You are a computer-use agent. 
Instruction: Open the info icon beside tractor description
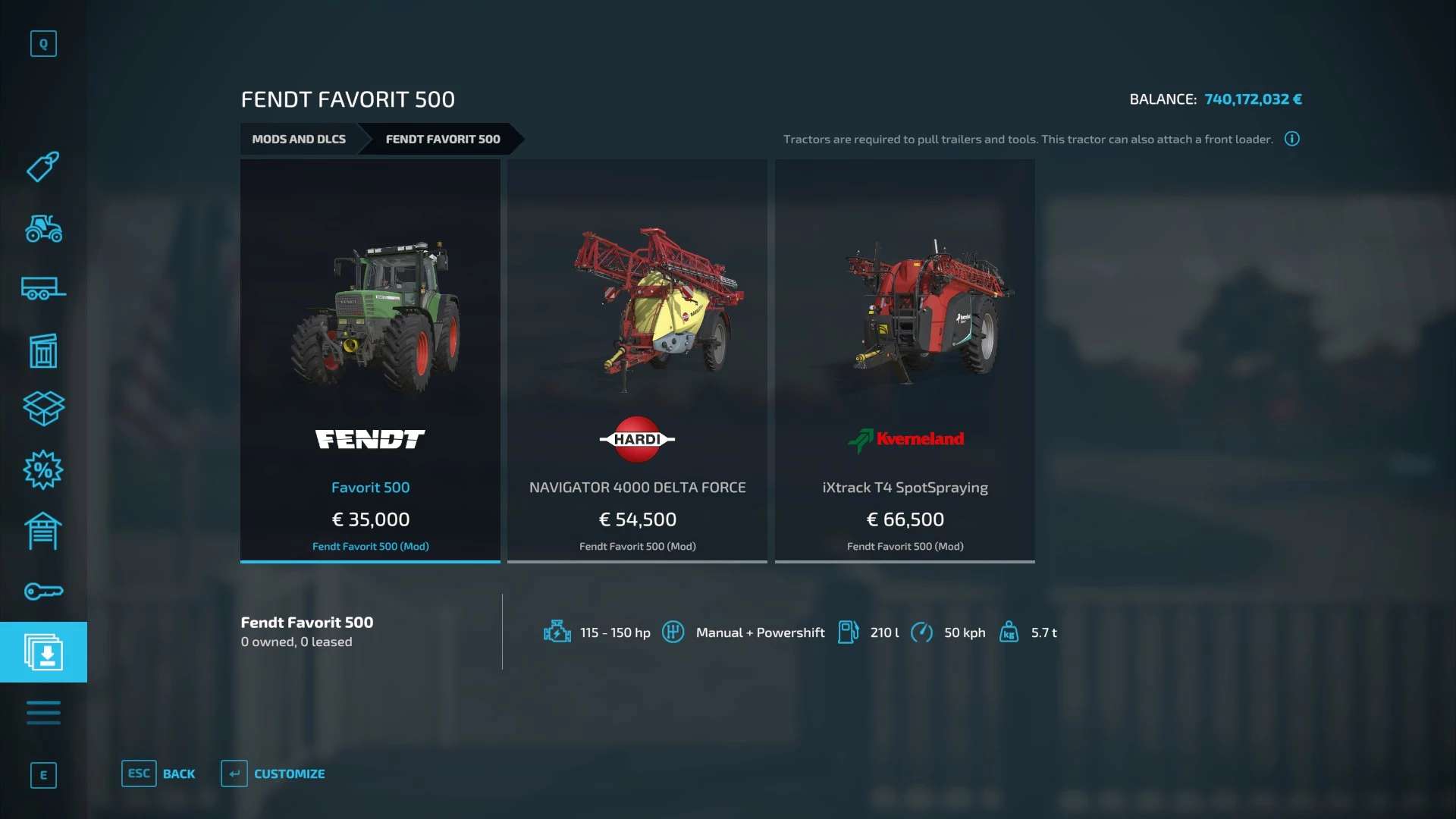[1292, 139]
